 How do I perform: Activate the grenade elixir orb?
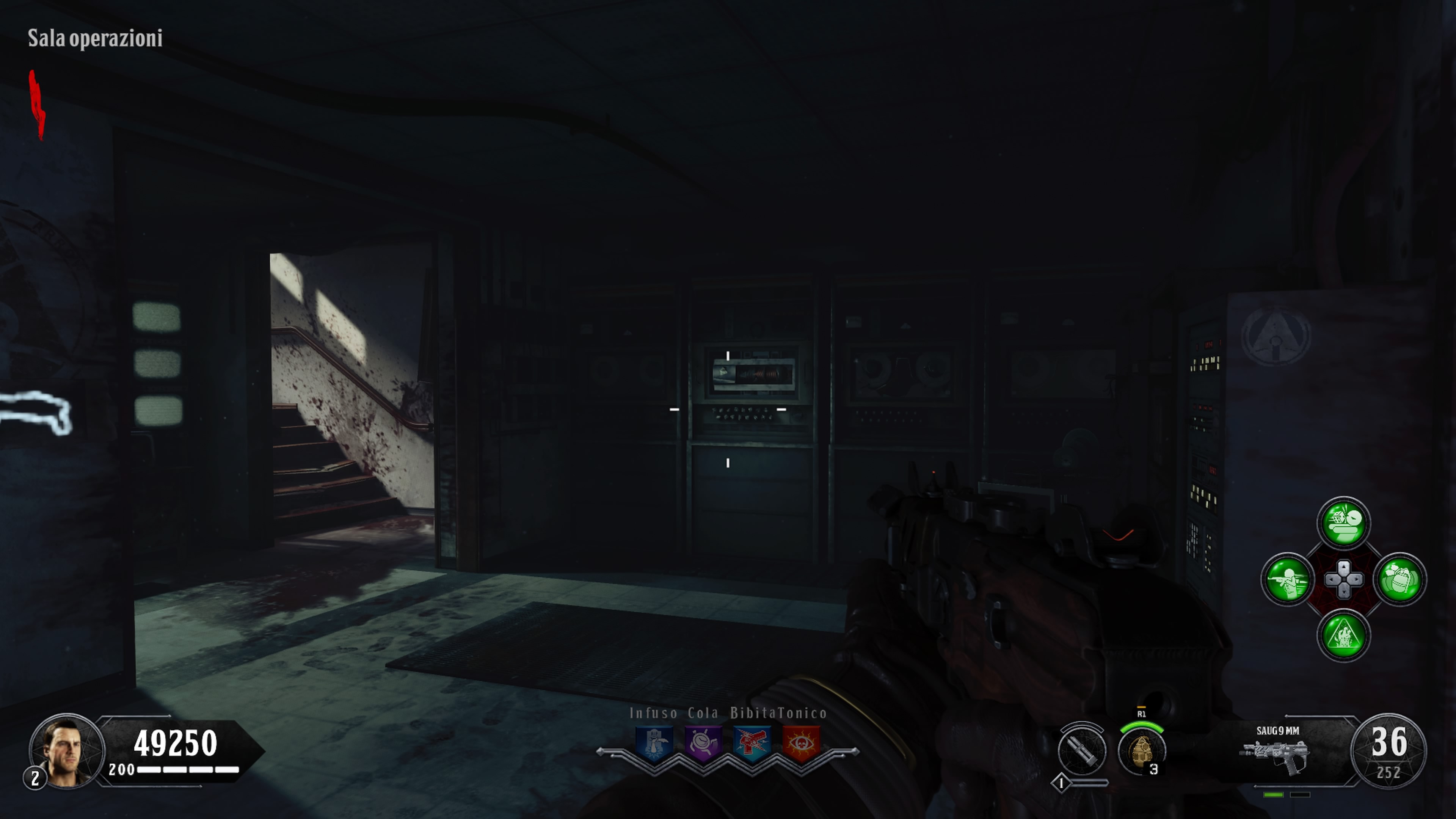tap(1400, 579)
